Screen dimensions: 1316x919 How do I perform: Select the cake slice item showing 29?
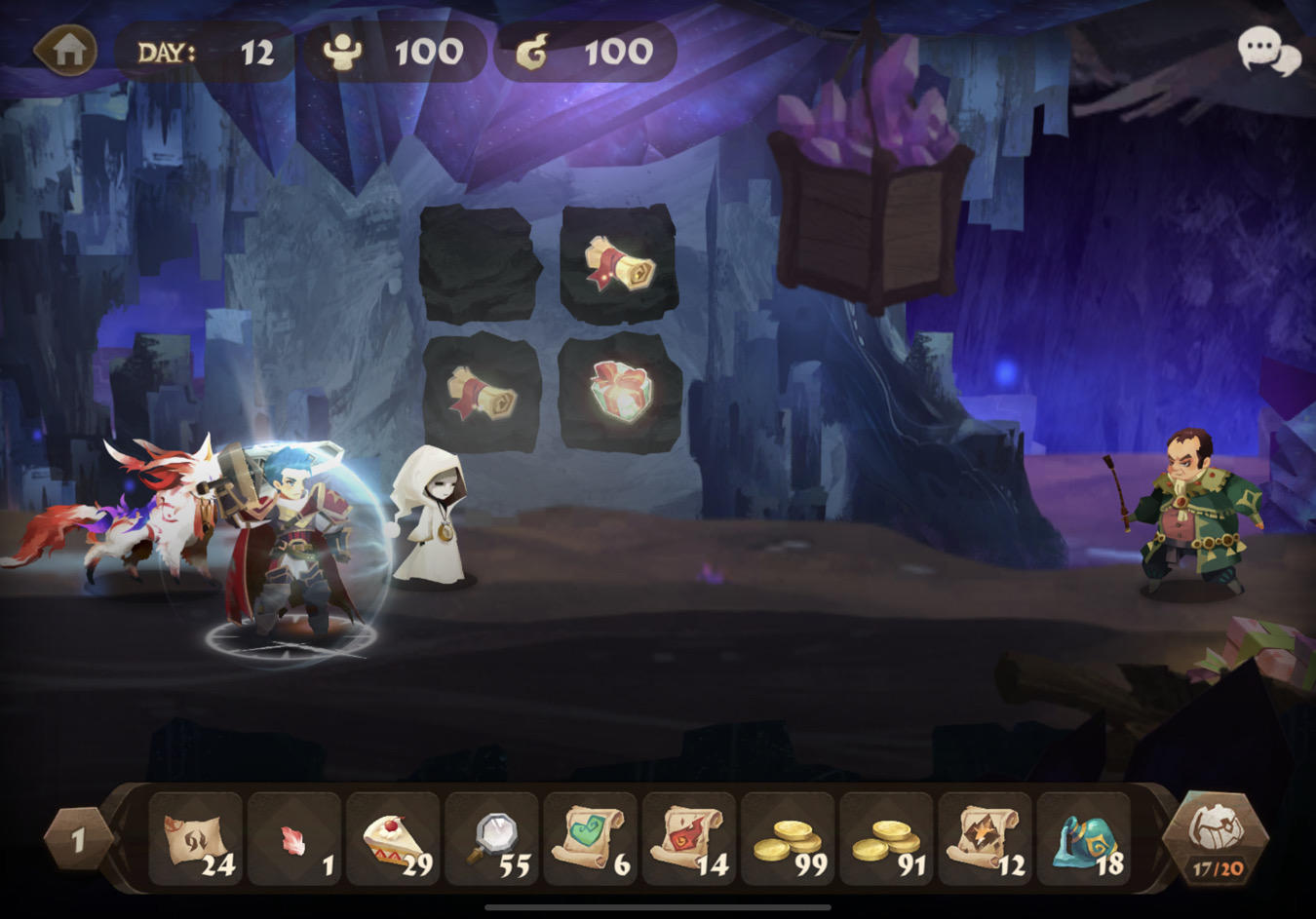tap(394, 840)
